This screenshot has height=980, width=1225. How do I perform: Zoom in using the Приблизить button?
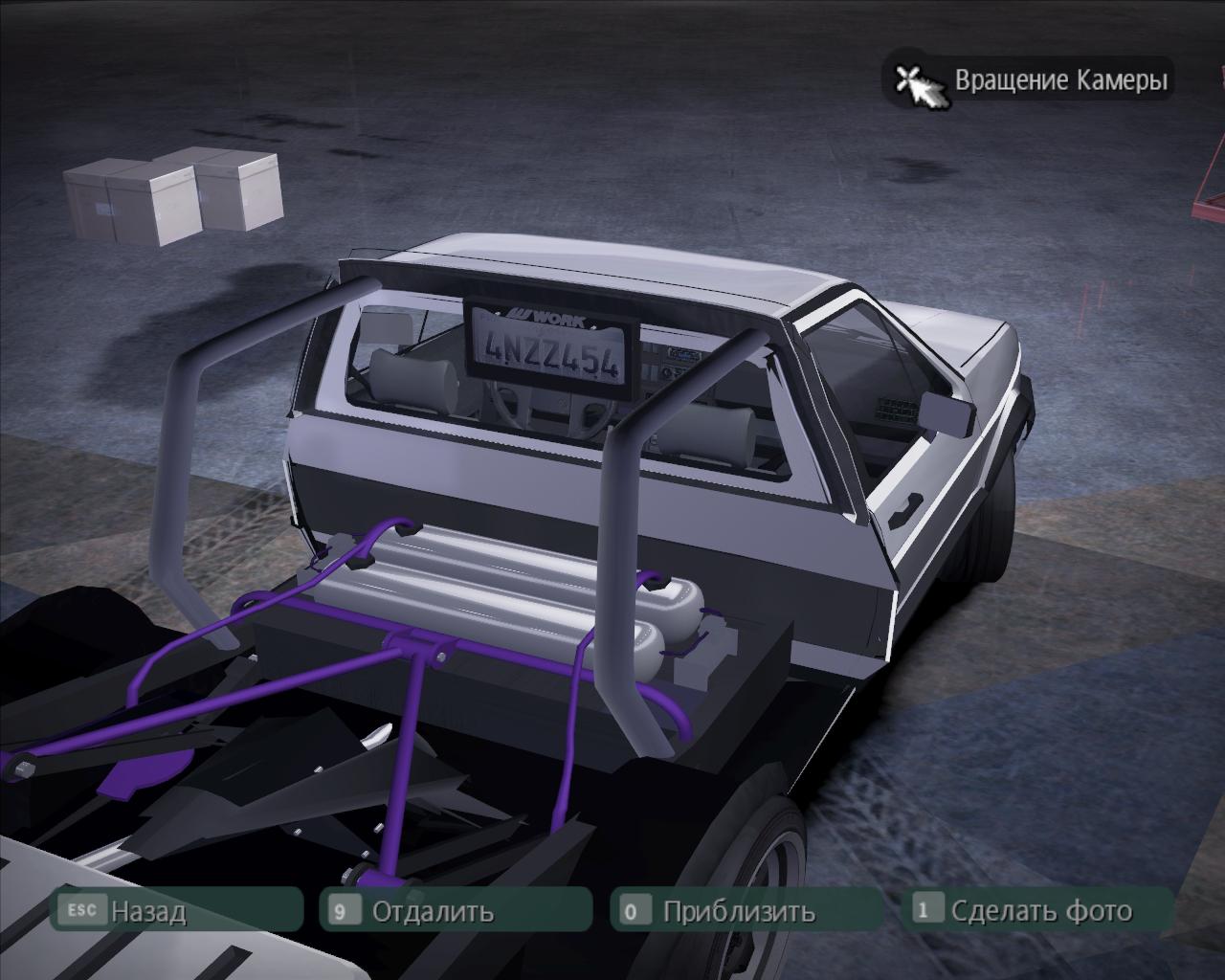coord(738,910)
